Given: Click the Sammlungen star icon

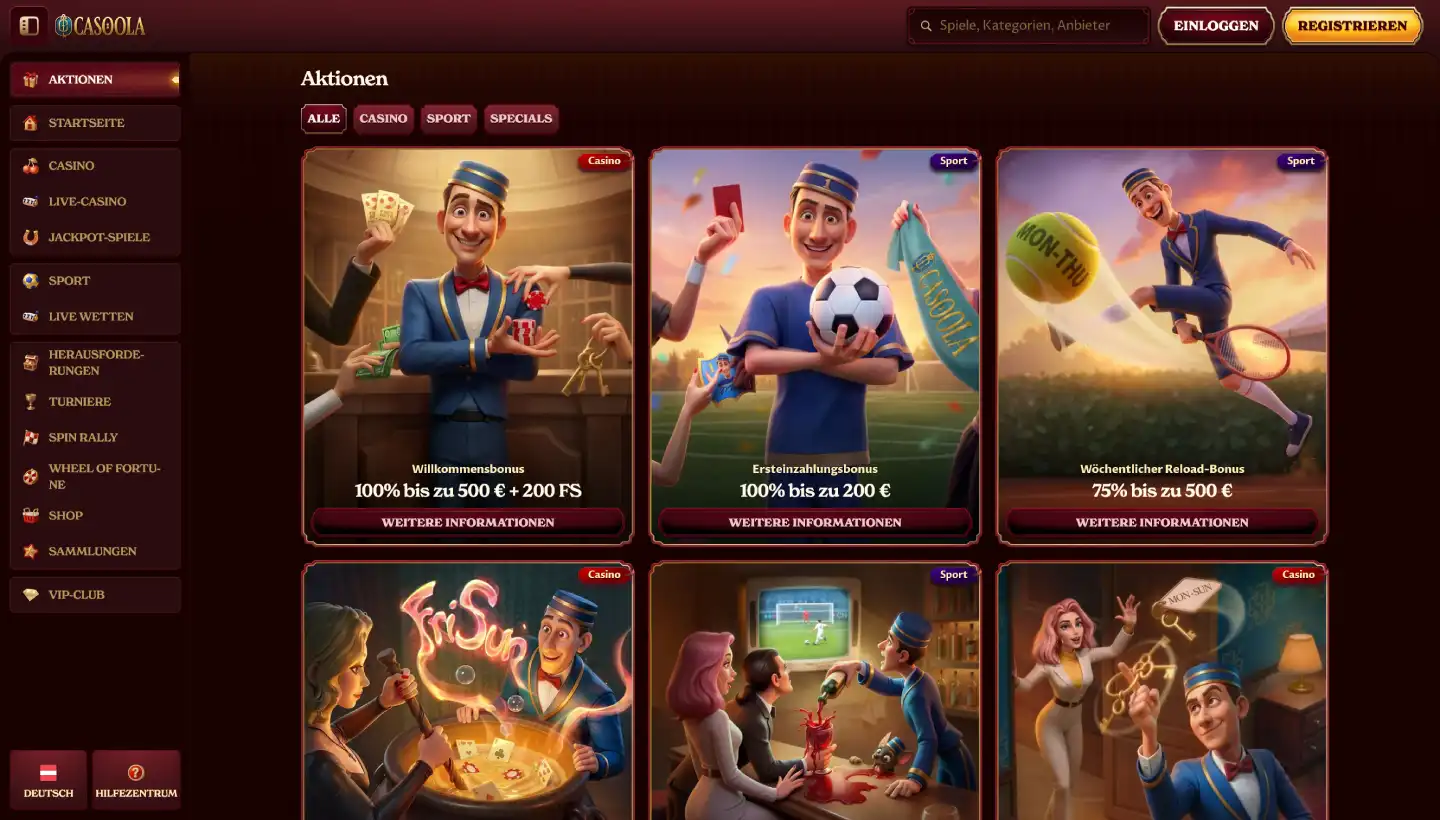Looking at the screenshot, I should click(32, 551).
